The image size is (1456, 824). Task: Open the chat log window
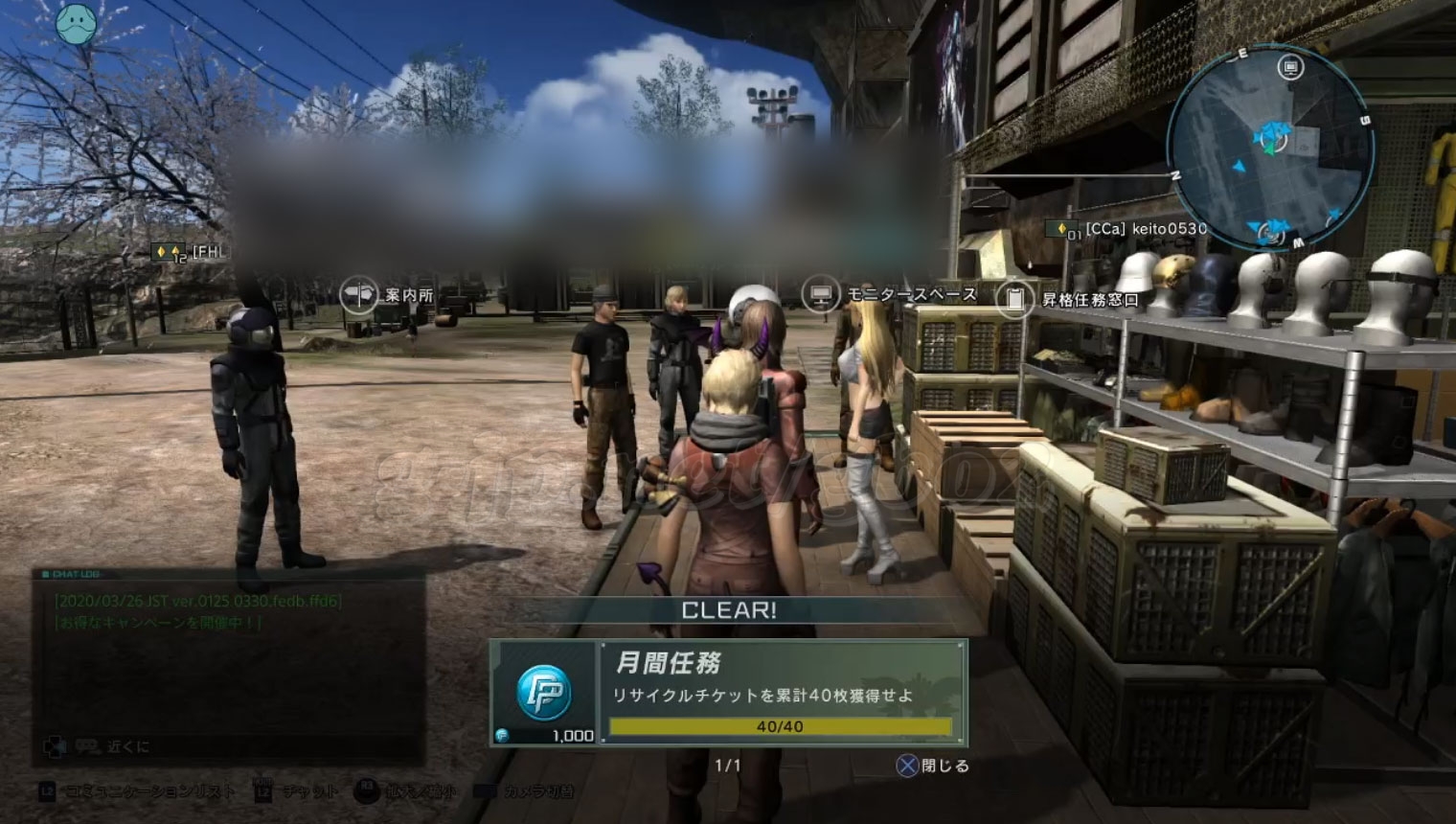[228, 666]
